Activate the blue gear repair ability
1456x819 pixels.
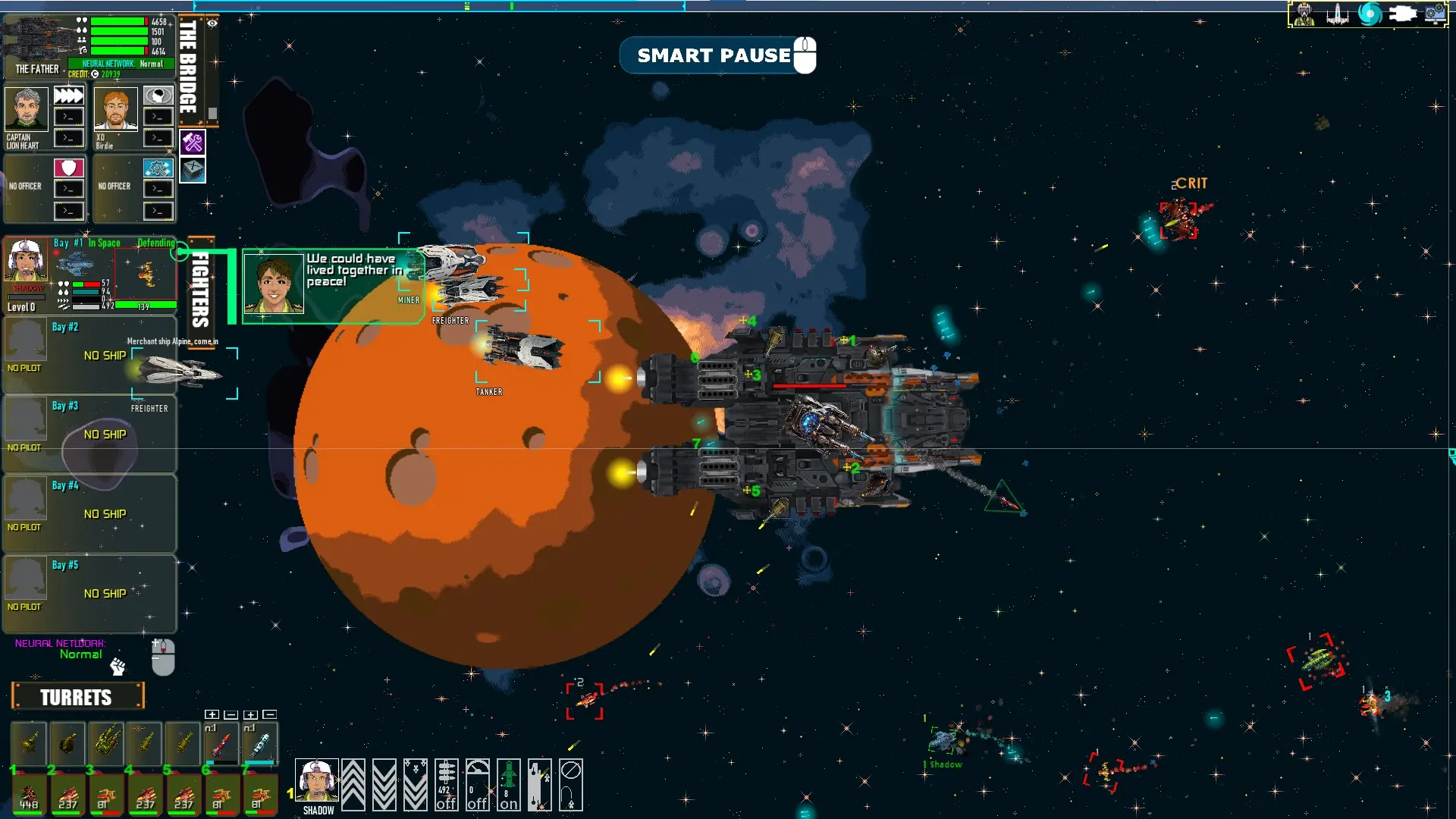158,168
